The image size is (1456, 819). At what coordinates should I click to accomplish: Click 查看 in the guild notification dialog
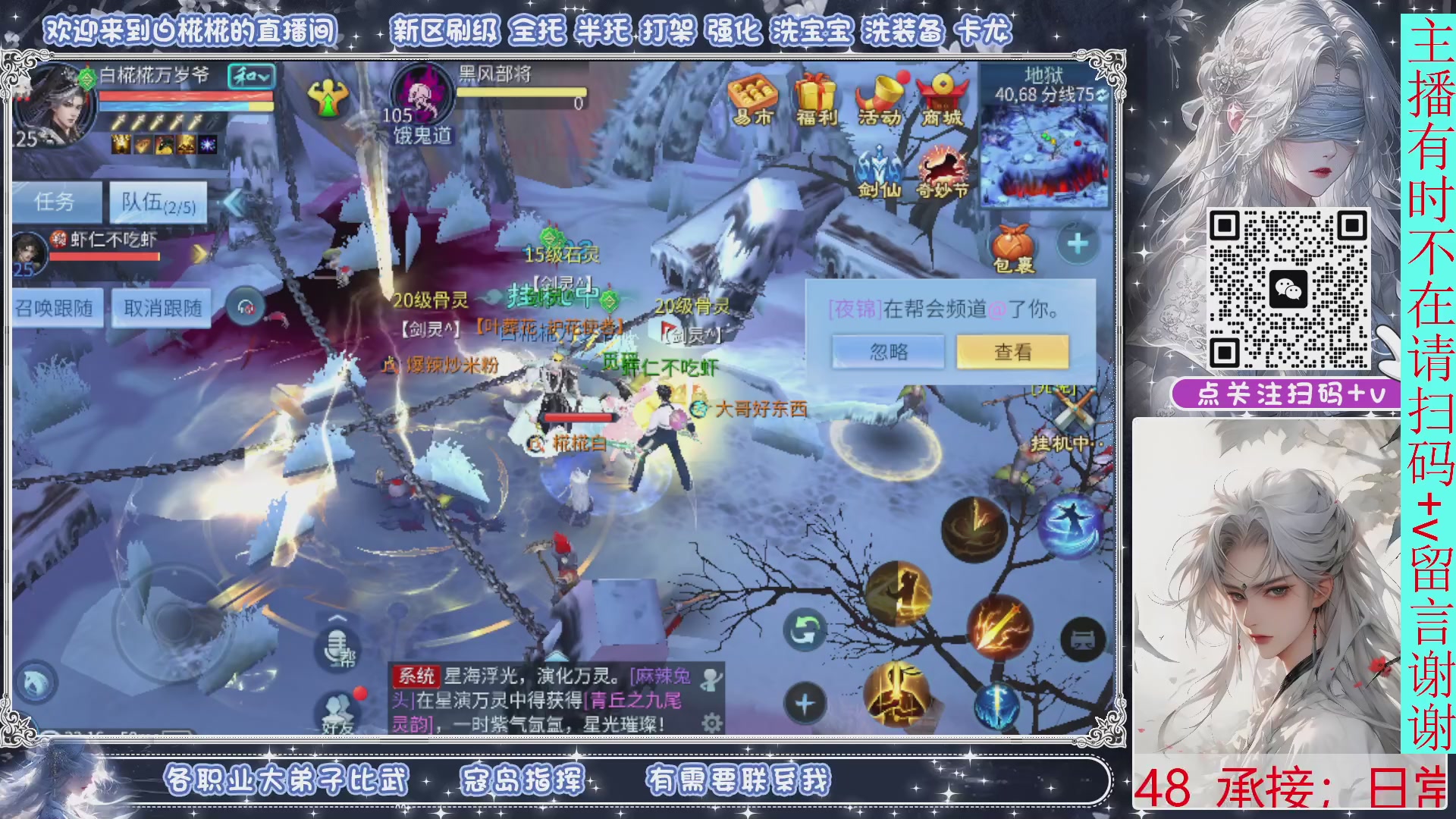(1013, 351)
